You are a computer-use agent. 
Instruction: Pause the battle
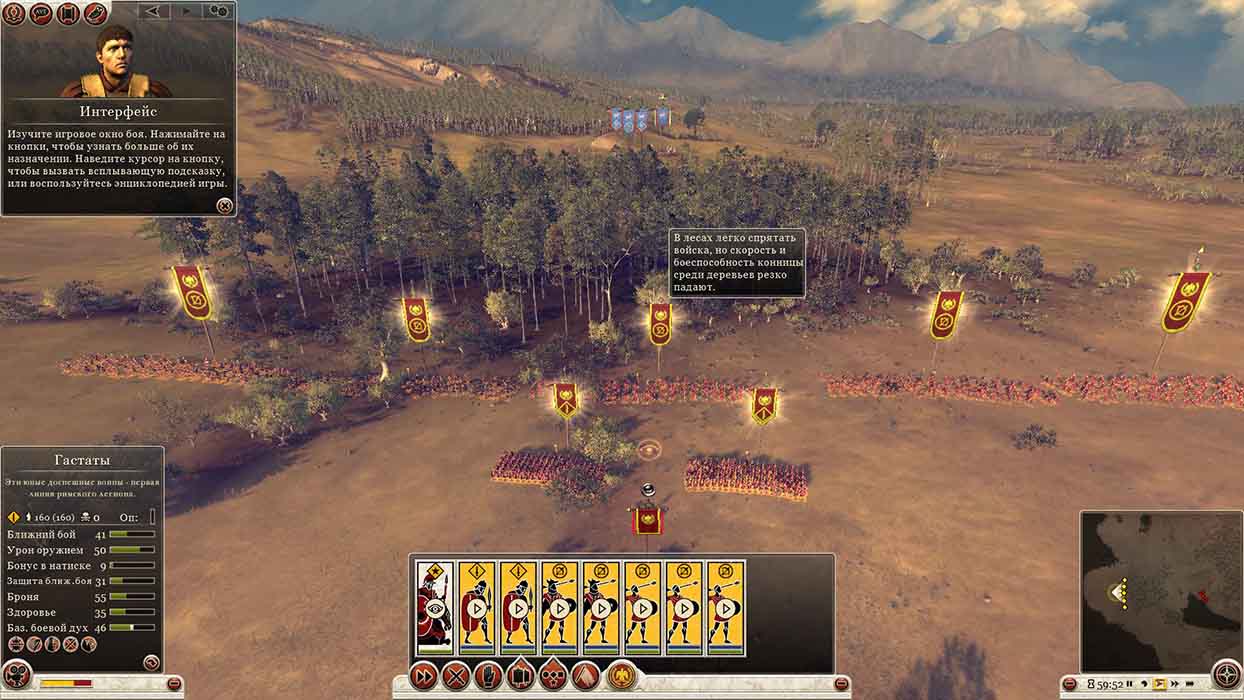[1130, 685]
